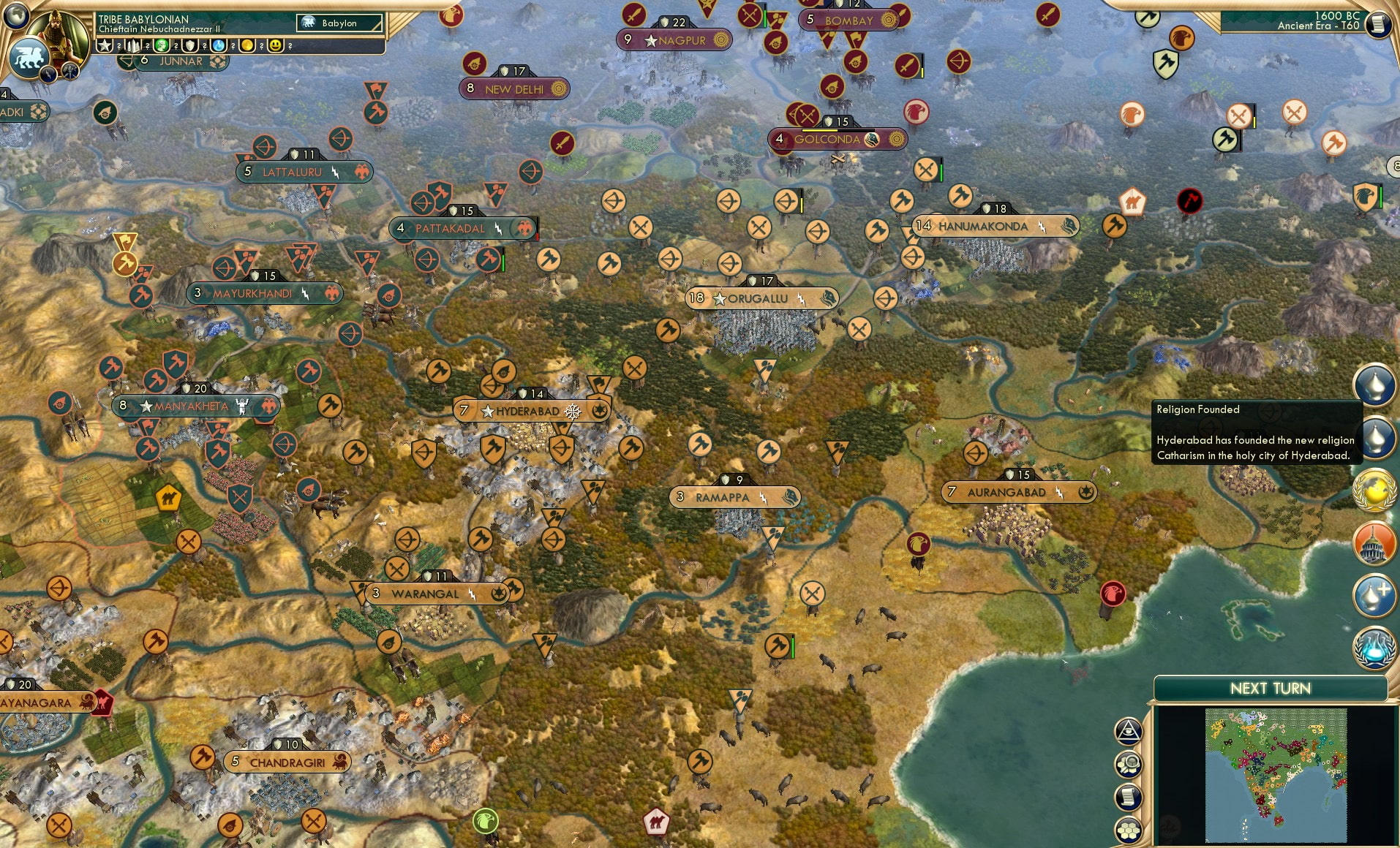Click the droplet-with-plus notification icon
The image size is (1400, 848).
tap(1376, 594)
